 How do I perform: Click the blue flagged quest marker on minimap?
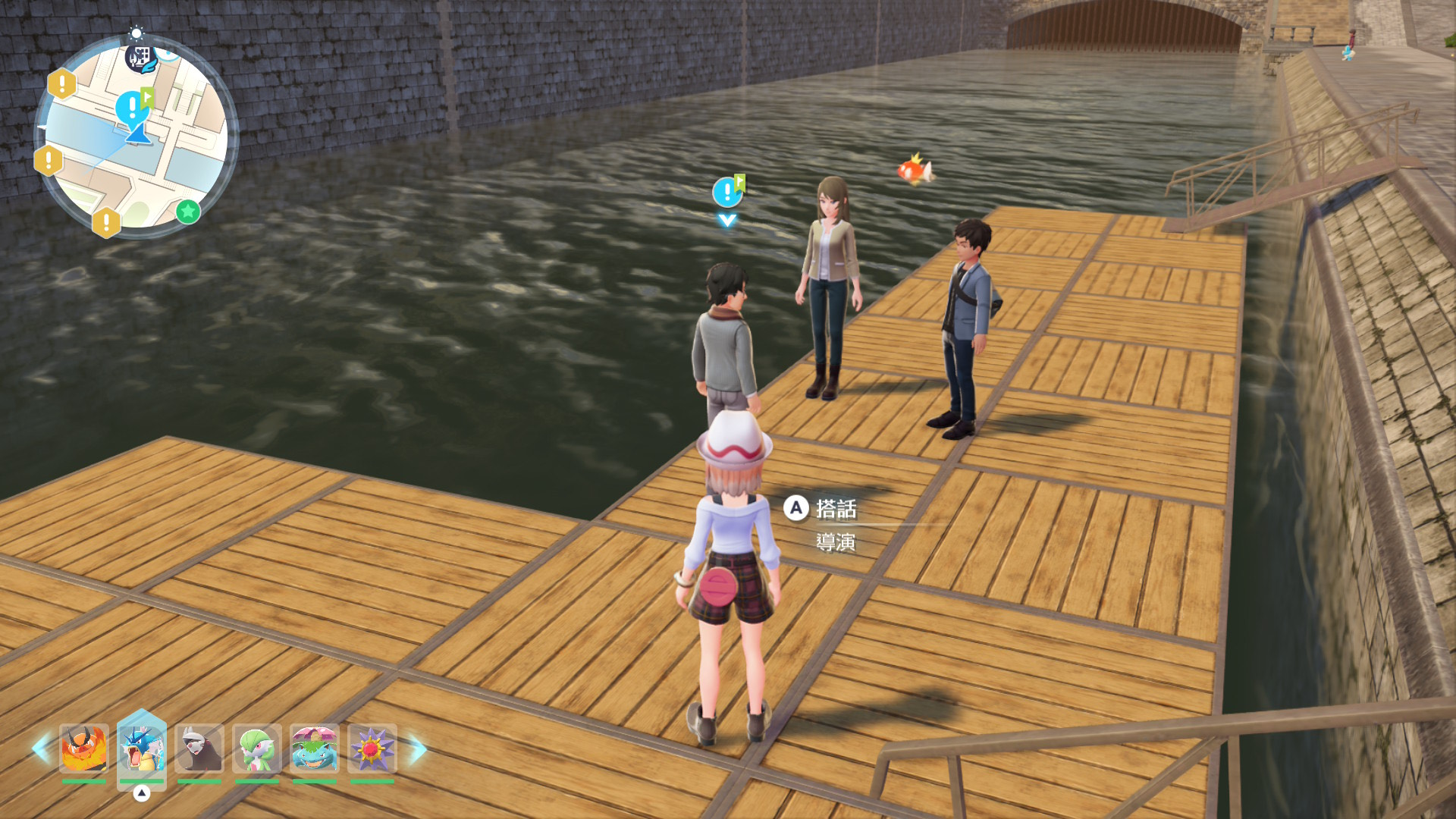coord(133,106)
